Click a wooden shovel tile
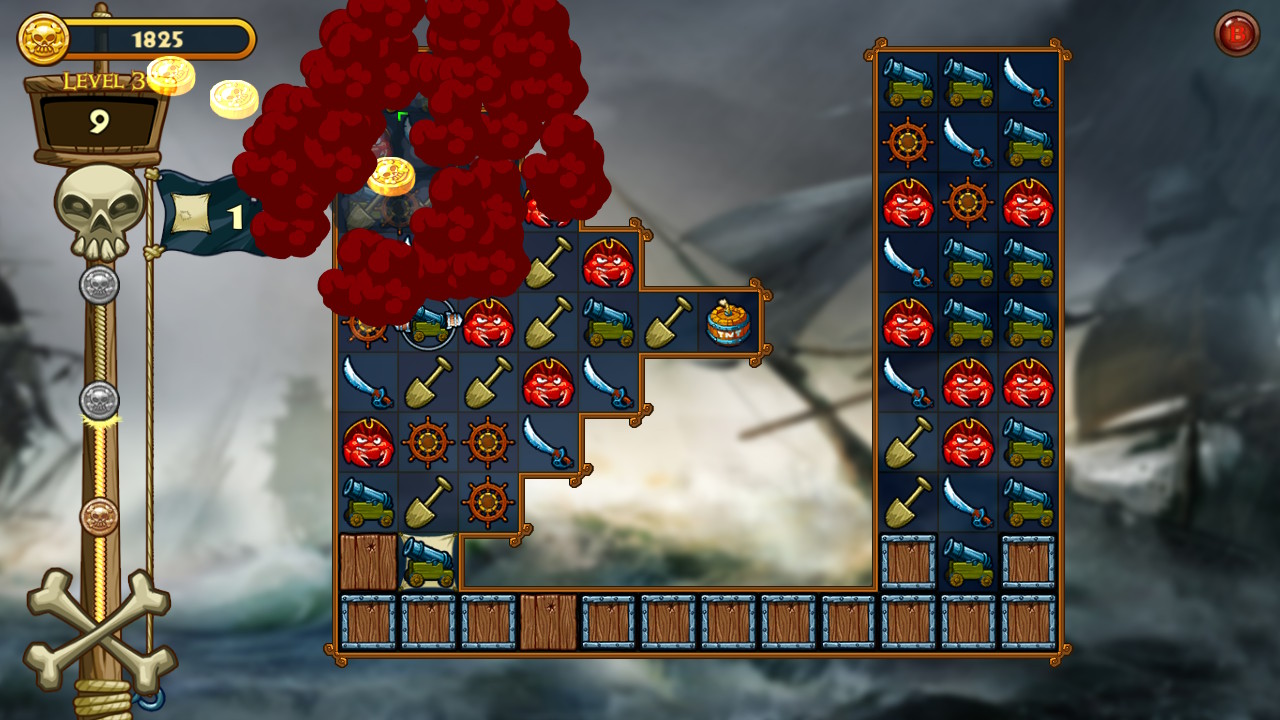Screen dimensions: 1280x720 (x=428, y=385)
